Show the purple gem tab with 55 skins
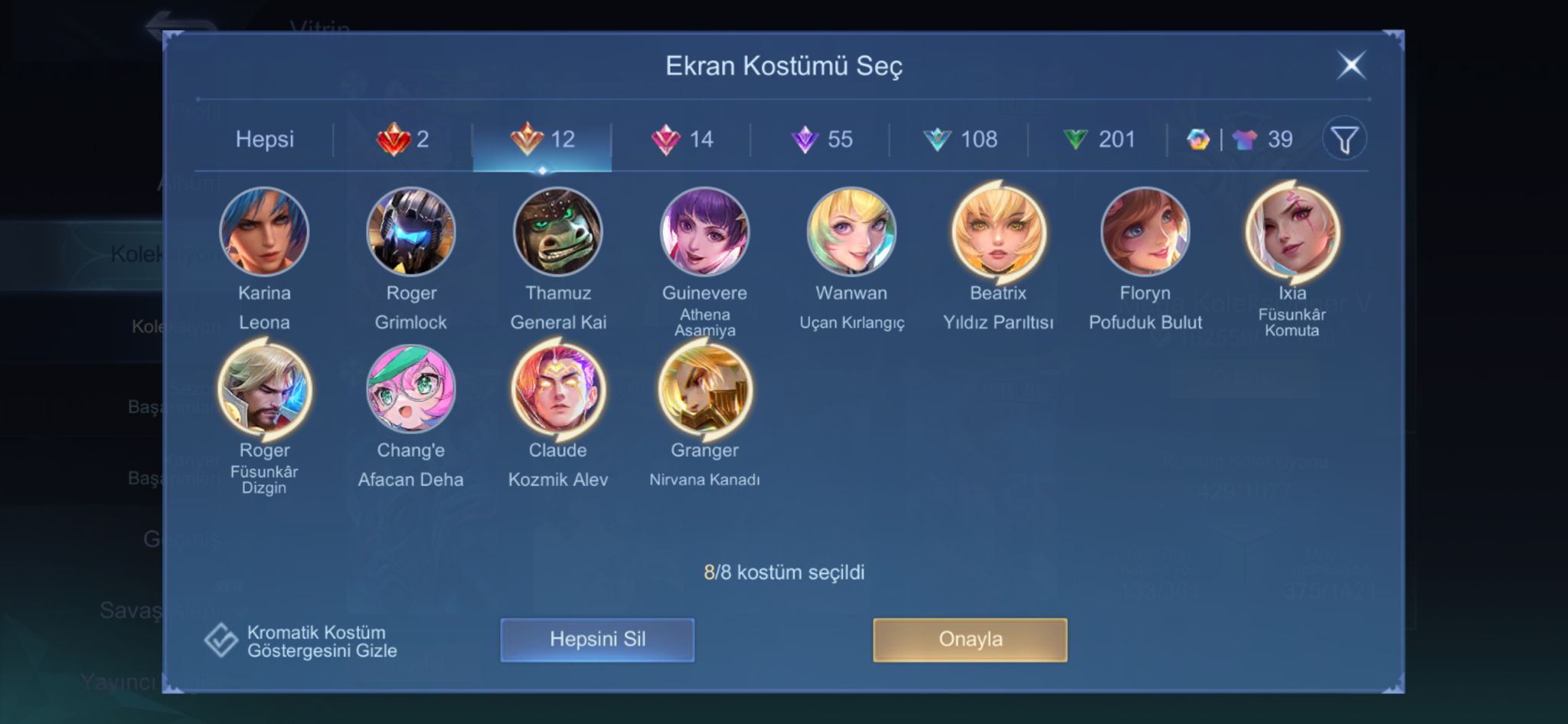Viewport: 1568px width, 724px height. point(821,139)
